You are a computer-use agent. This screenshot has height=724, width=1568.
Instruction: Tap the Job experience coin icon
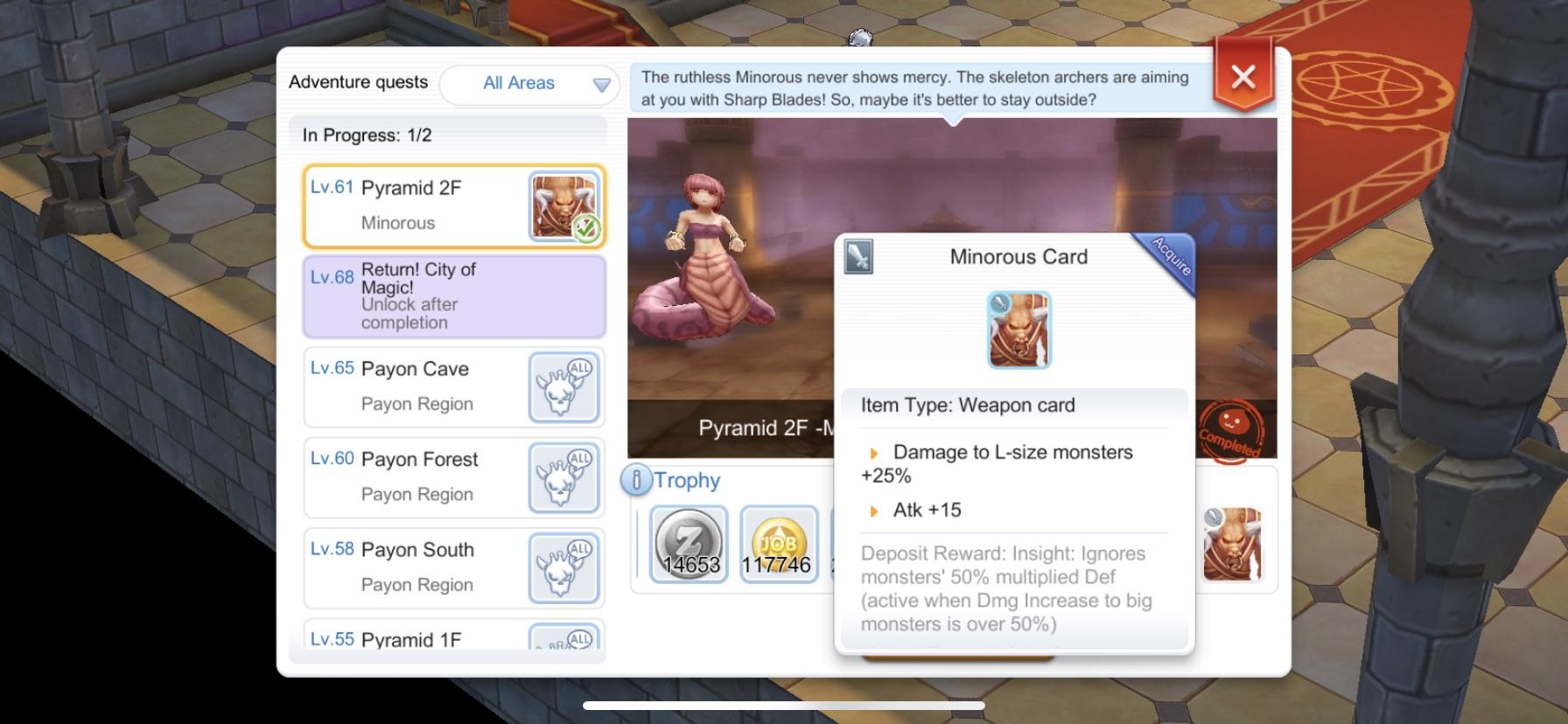click(x=777, y=544)
